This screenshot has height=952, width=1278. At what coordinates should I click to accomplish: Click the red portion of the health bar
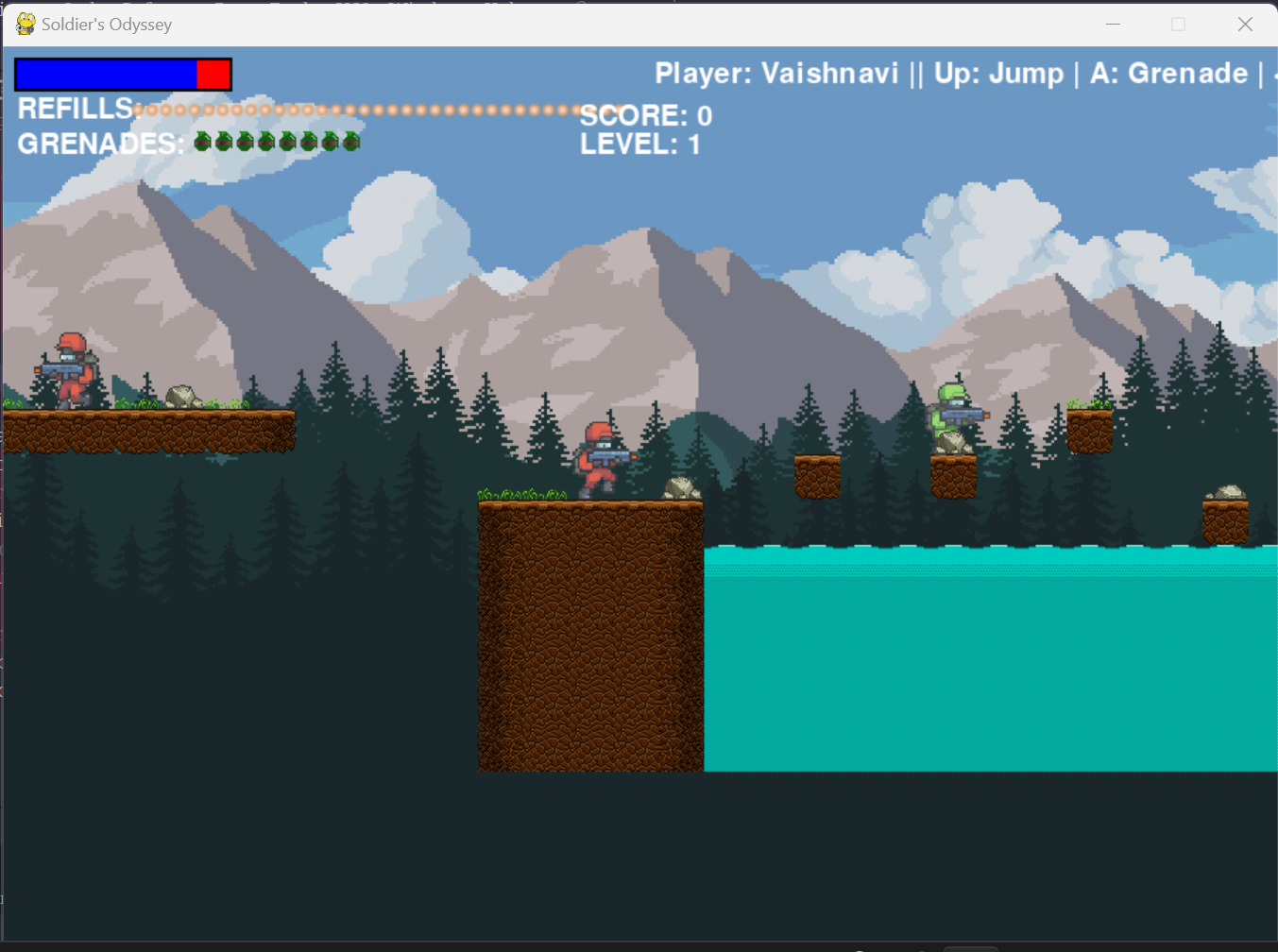click(213, 73)
